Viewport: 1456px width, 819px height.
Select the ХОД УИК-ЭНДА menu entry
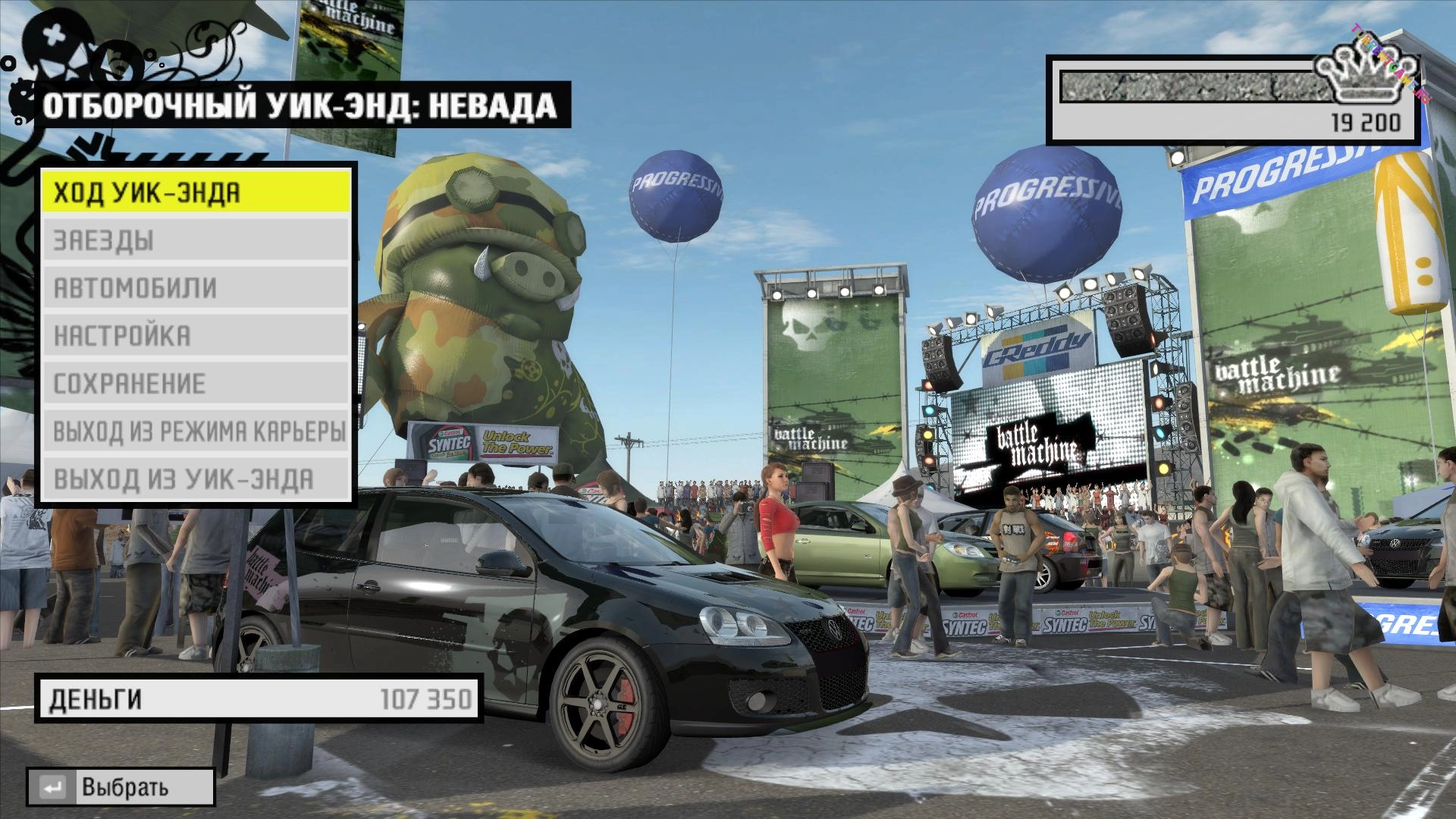click(196, 193)
